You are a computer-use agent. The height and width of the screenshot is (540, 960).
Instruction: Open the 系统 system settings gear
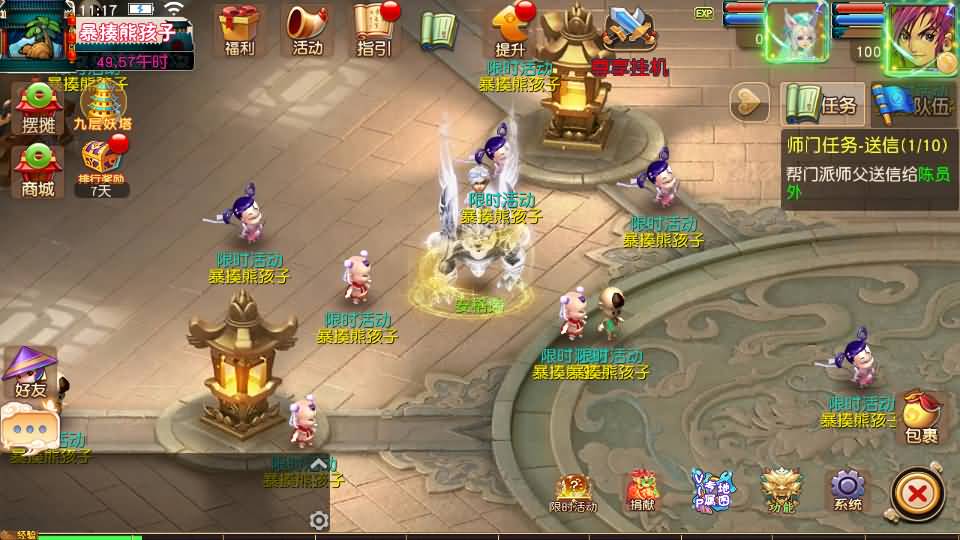point(847,490)
